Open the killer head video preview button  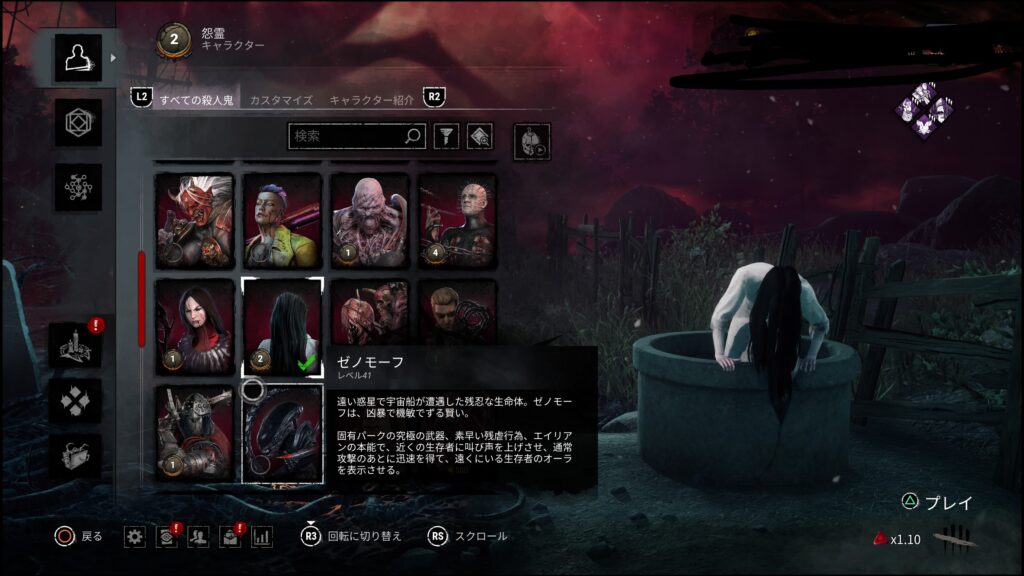531,141
